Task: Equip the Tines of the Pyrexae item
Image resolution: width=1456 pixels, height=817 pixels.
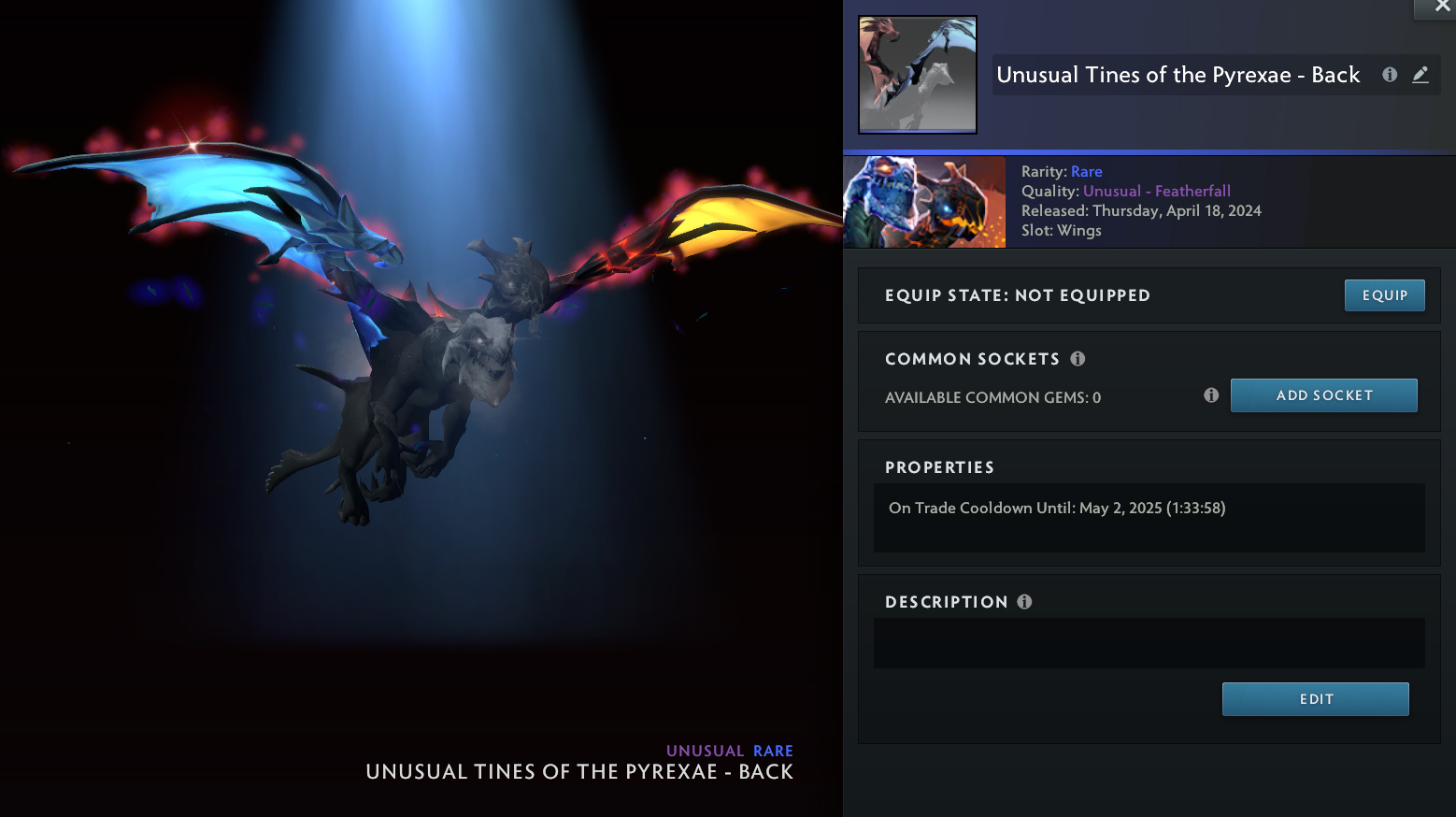Action: pos(1384,295)
